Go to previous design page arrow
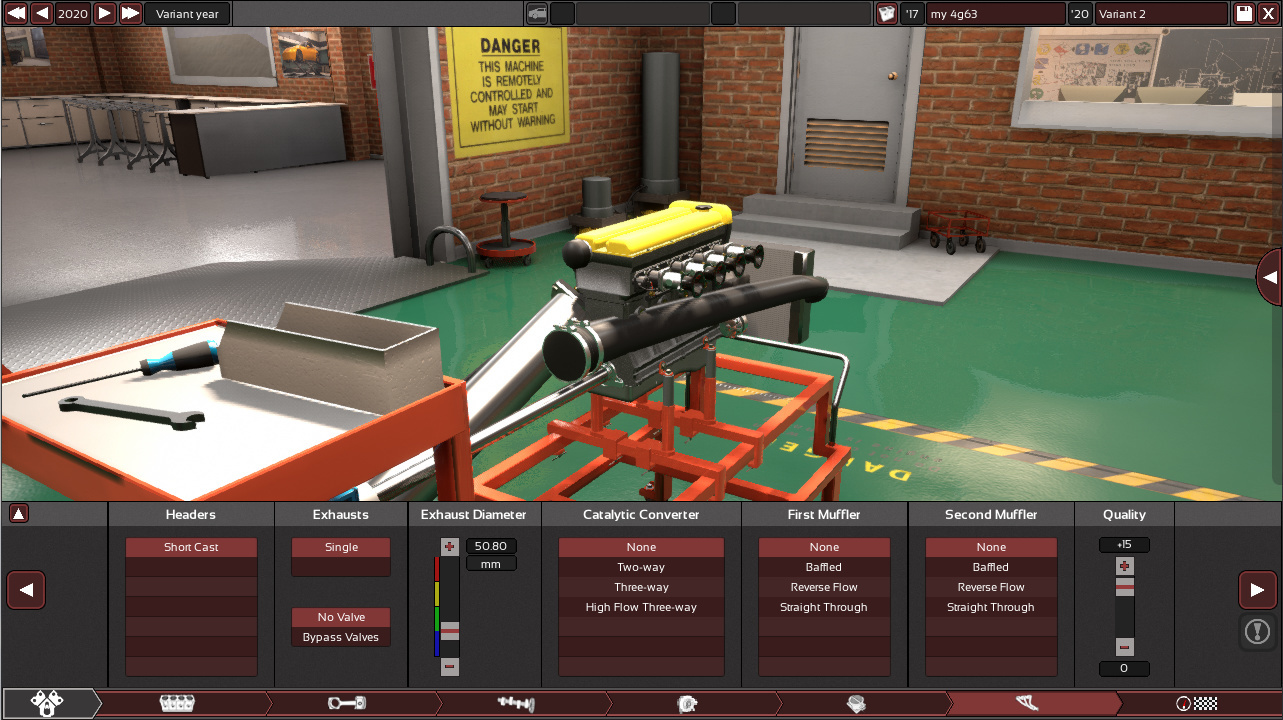 point(26,590)
